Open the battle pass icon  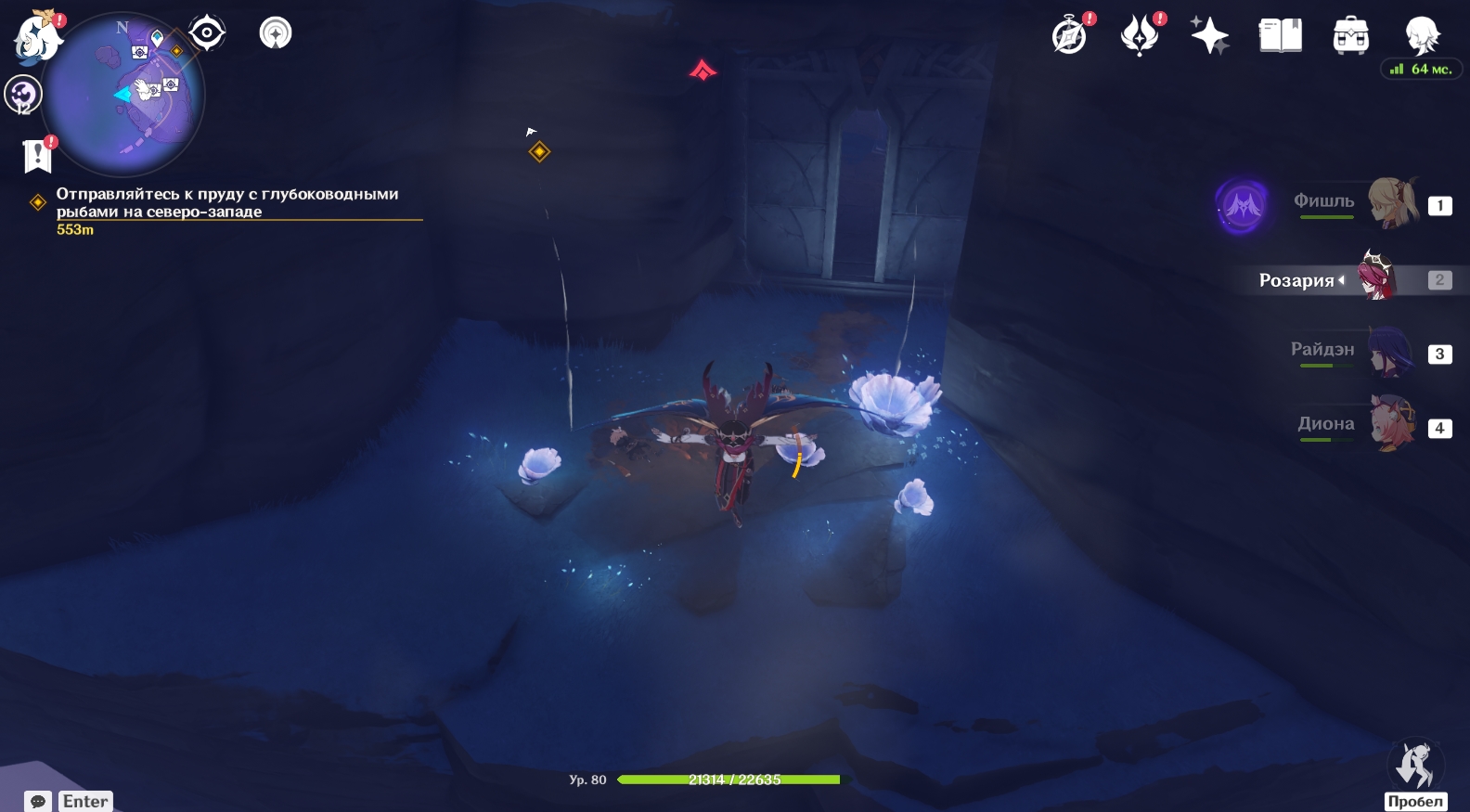pyautogui.click(x=1140, y=36)
